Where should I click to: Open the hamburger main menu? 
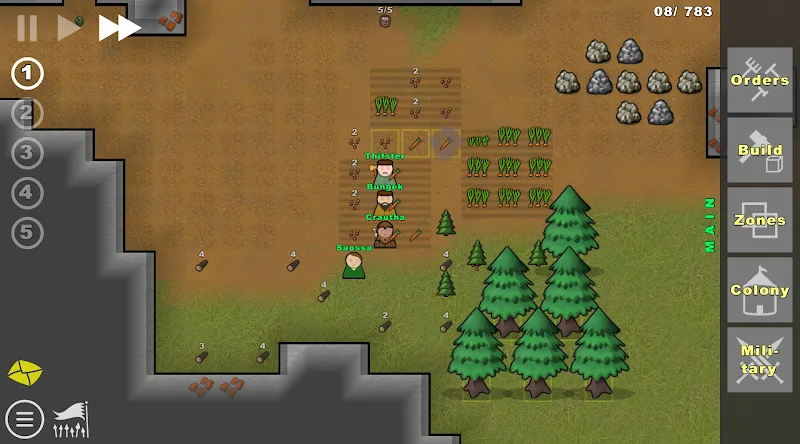24,419
